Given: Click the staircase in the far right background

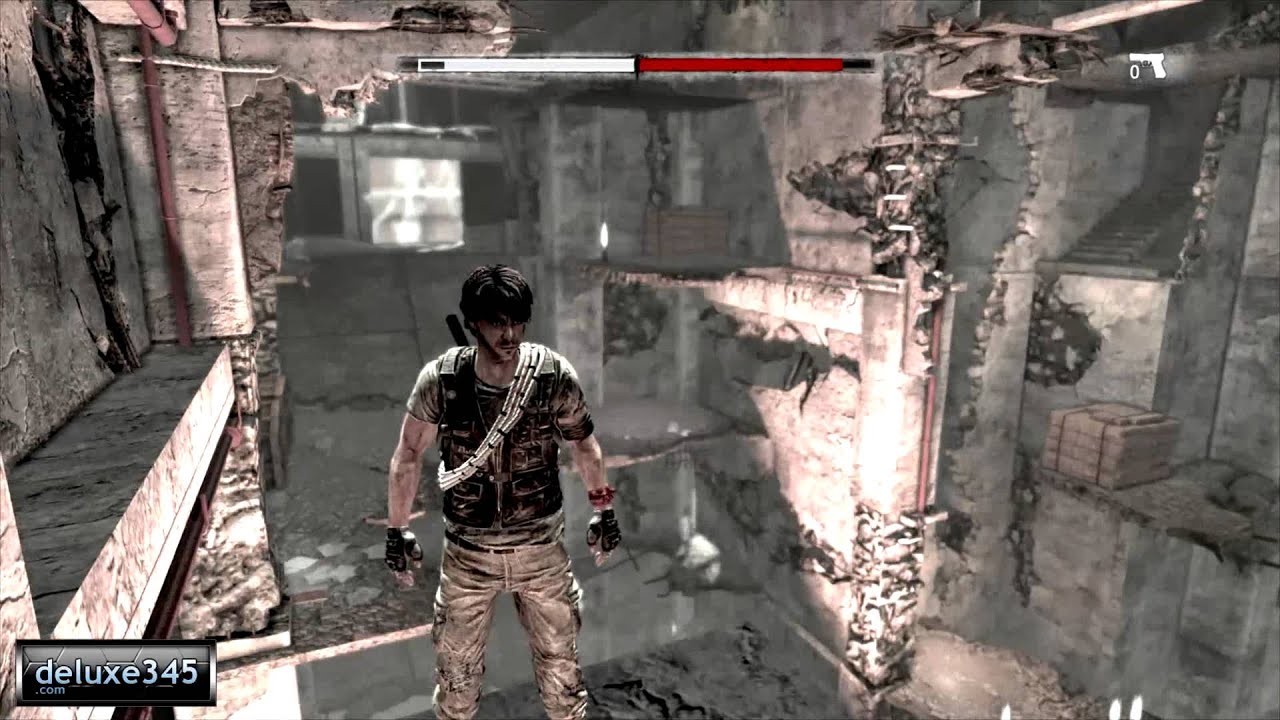Looking at the screenshot, I should coord(1106,243).
